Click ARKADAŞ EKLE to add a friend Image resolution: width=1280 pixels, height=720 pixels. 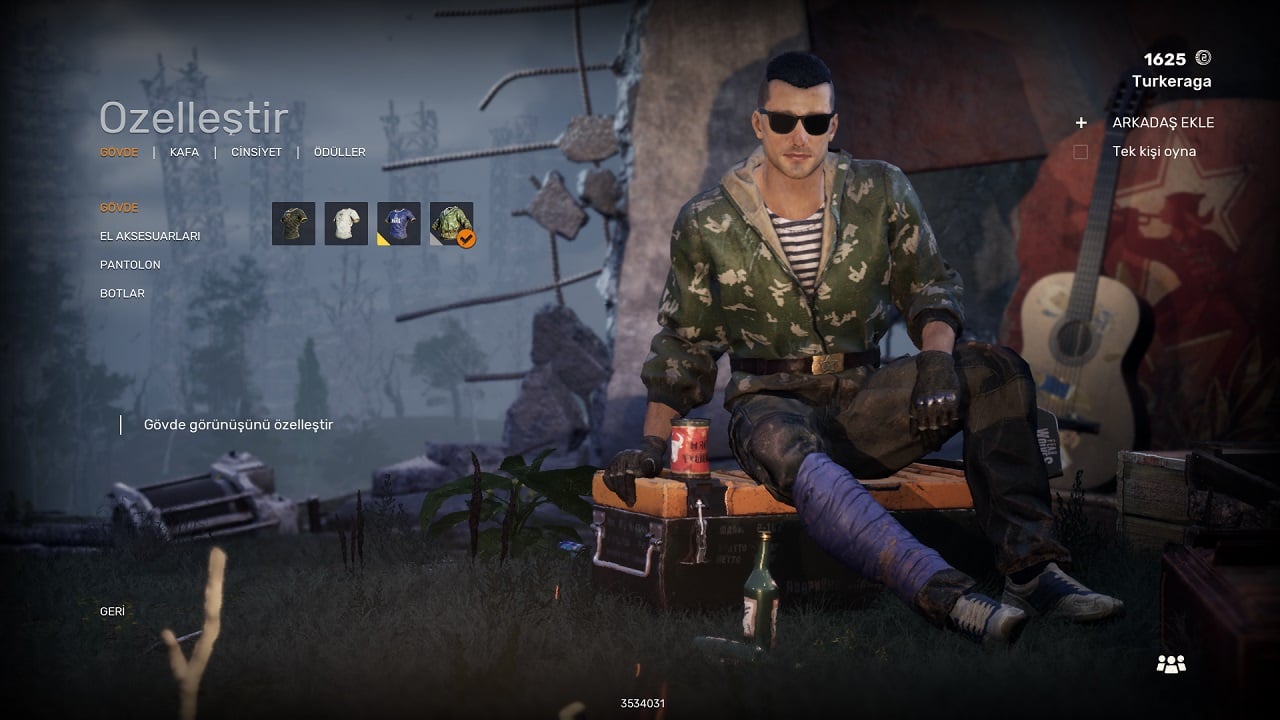1163,123
